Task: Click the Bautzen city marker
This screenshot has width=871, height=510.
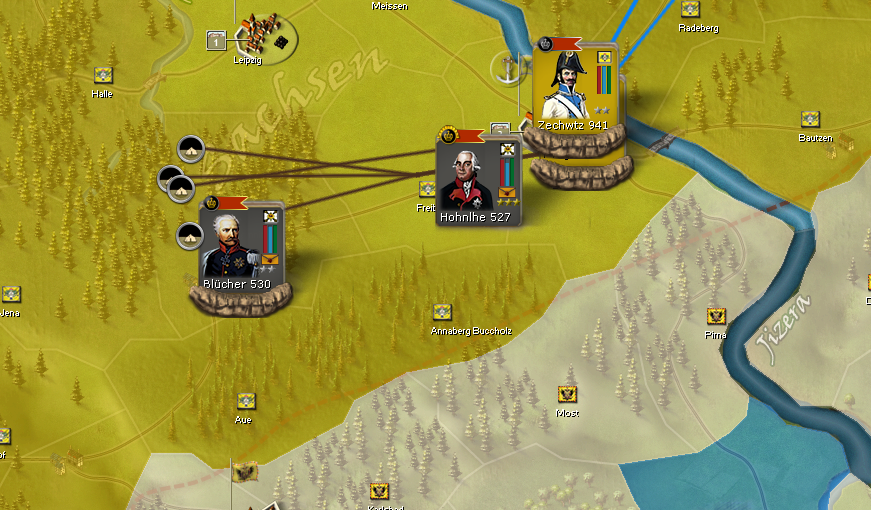Action: pyautogui.click(x=811, y=119)
